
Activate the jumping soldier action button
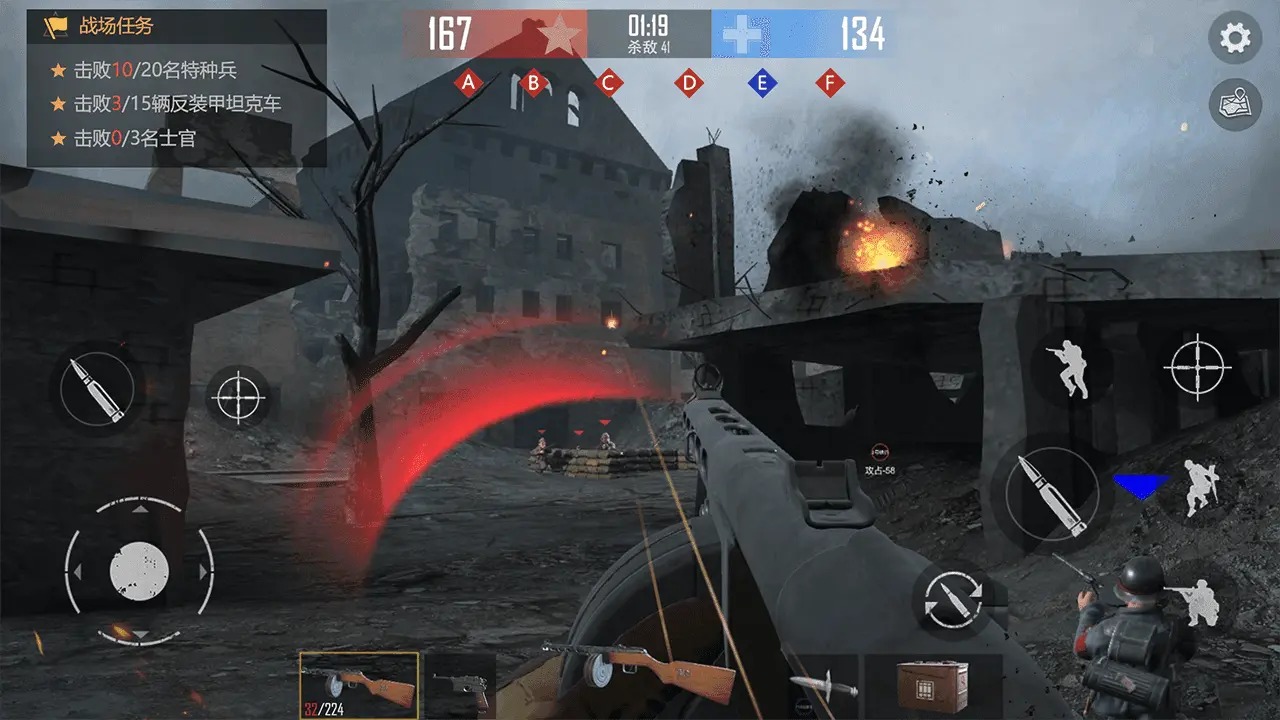[x=1066, y=367]
